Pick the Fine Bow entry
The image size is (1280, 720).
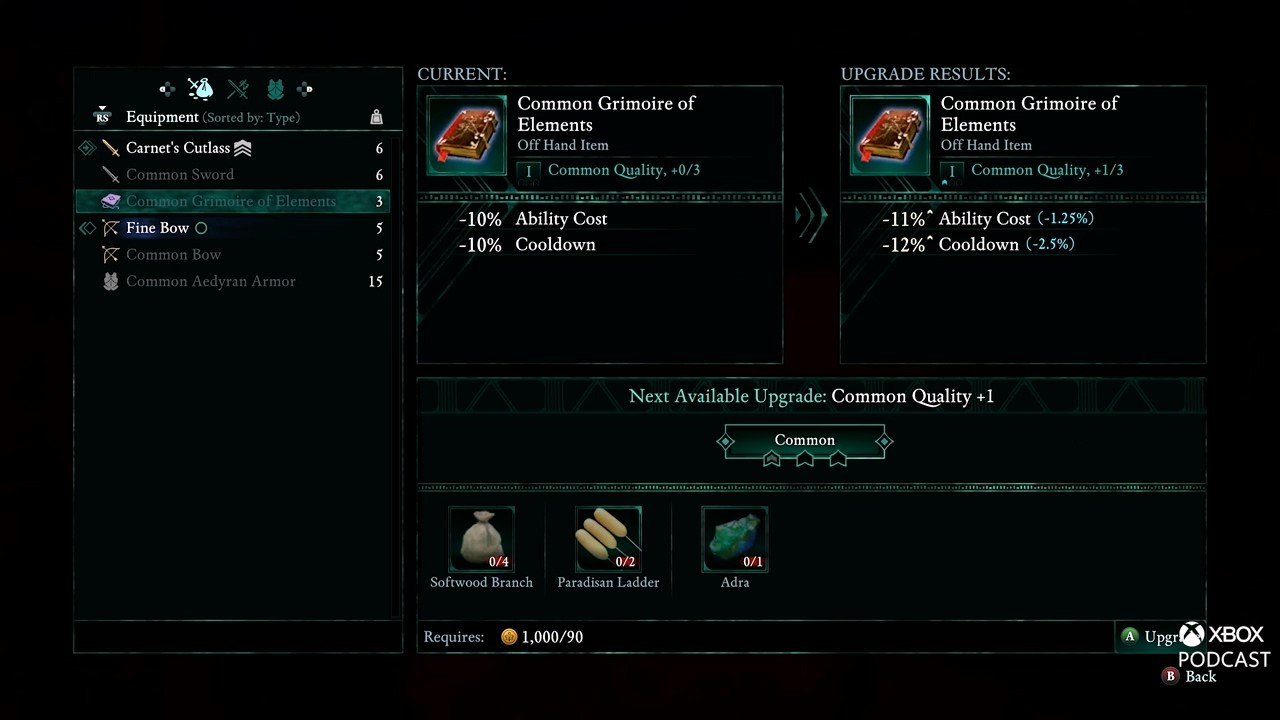tap(157, 228)
